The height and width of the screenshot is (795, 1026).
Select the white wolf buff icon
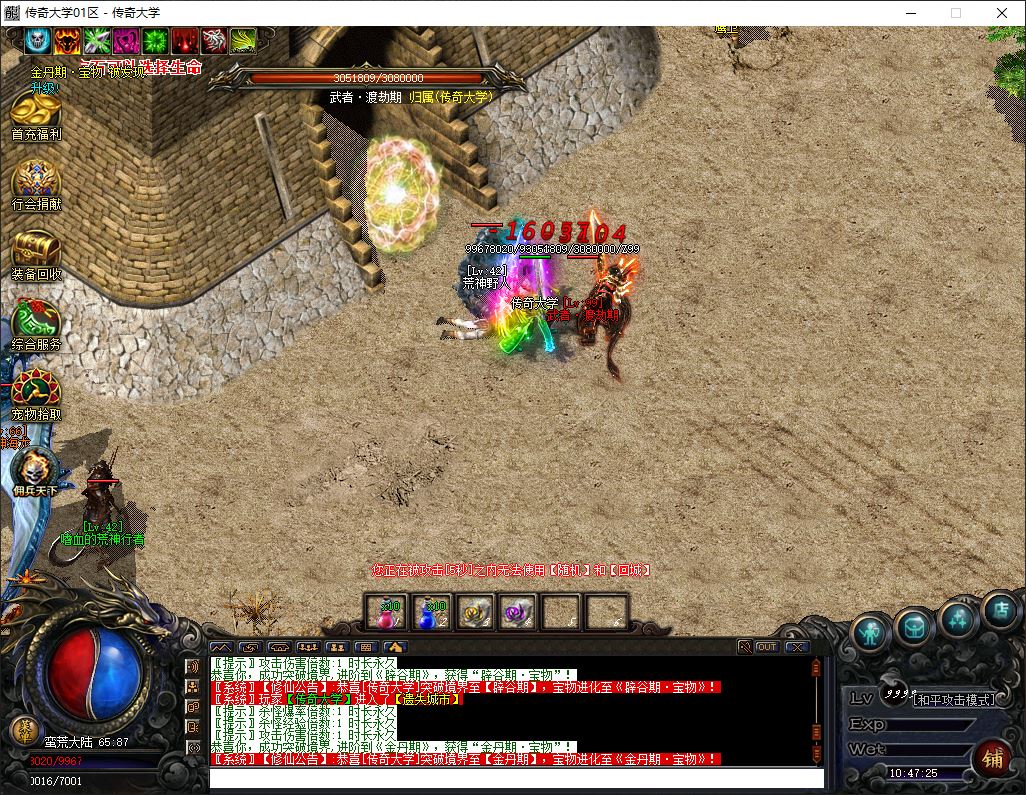pyautogui.click(x=214, y=40)
